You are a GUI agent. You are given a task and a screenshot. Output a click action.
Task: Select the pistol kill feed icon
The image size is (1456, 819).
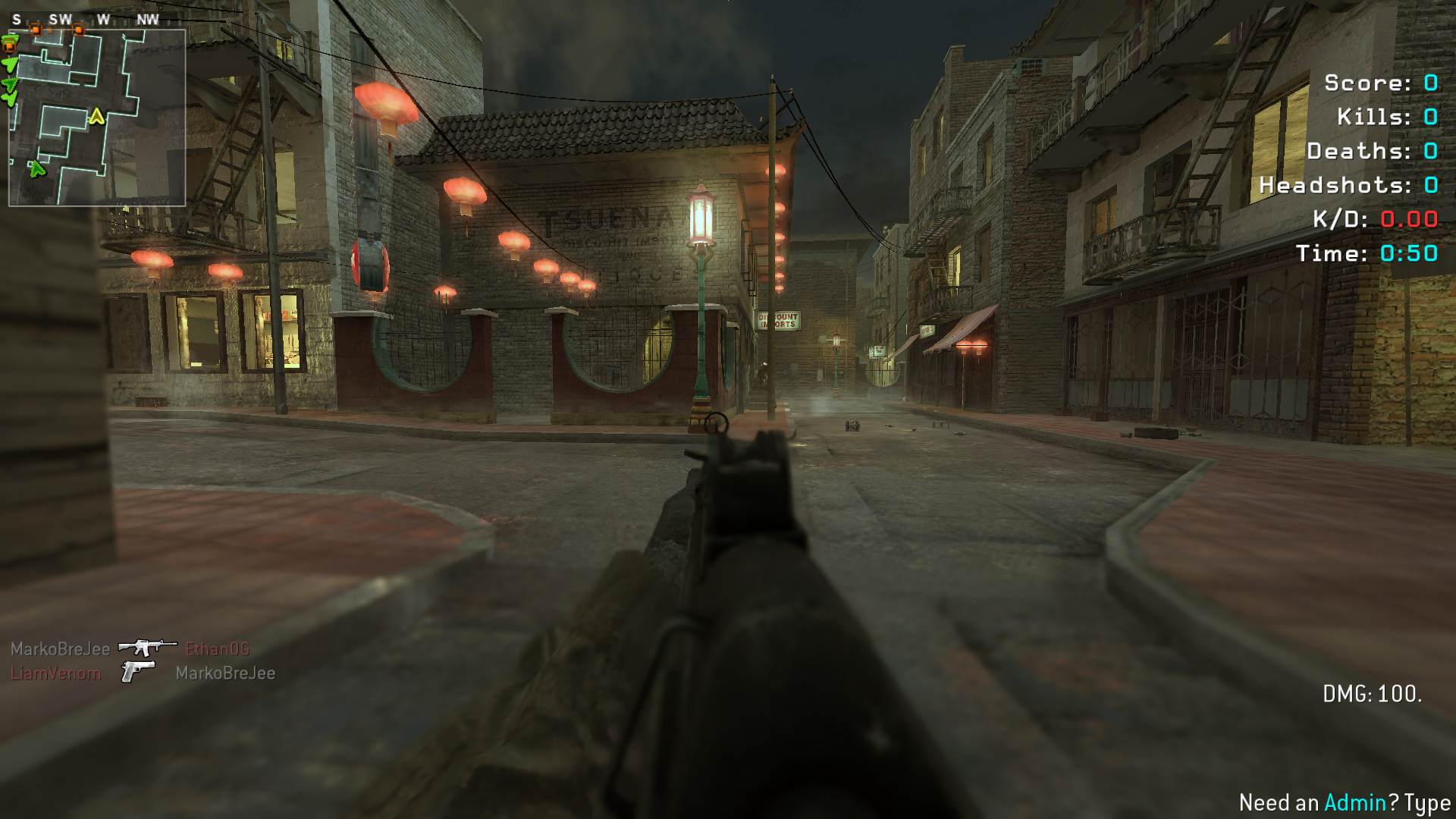(x=138, y=671)
